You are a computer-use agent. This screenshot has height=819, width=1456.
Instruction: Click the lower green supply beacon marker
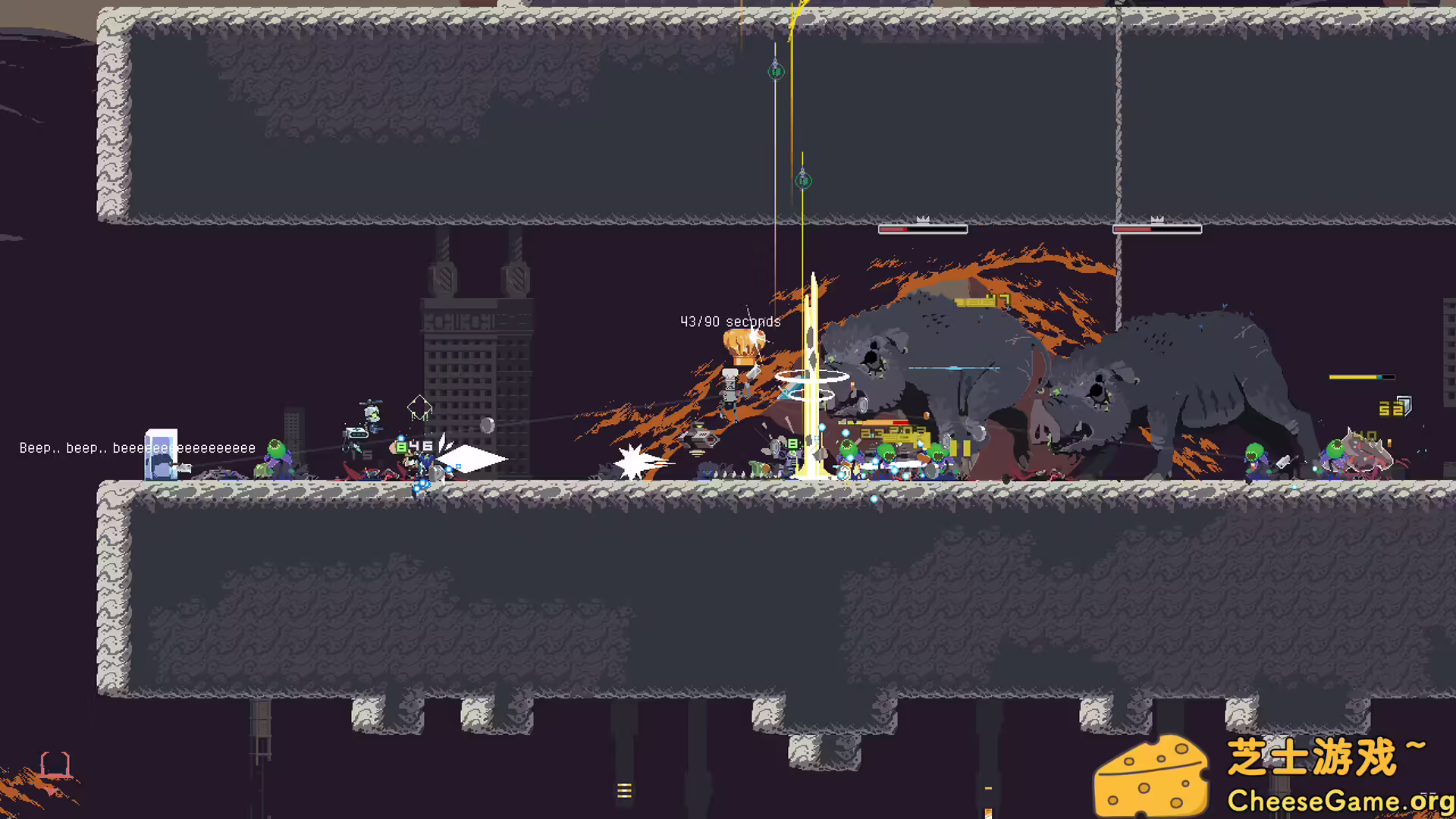[803, 180]
